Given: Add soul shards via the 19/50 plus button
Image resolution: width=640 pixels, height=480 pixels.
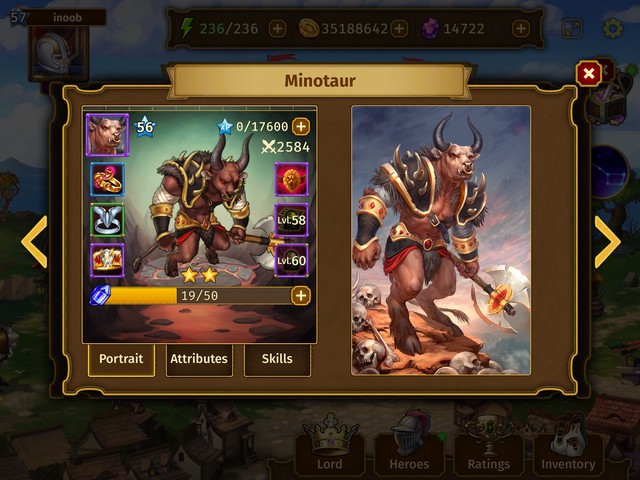Looking at the screenshot, I should (x=300, y=295).
